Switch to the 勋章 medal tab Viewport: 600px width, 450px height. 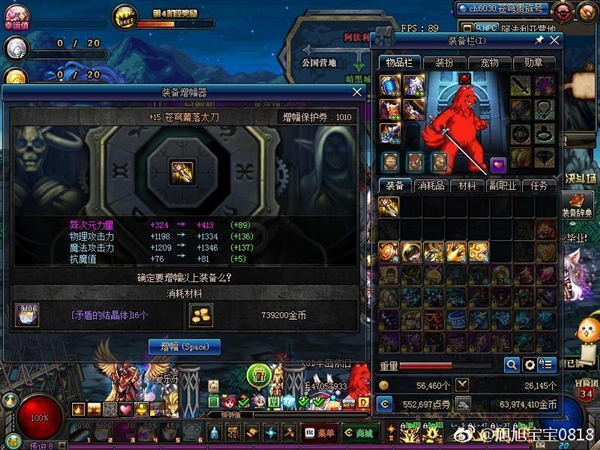pyautogui.click(x=536, y=62)
